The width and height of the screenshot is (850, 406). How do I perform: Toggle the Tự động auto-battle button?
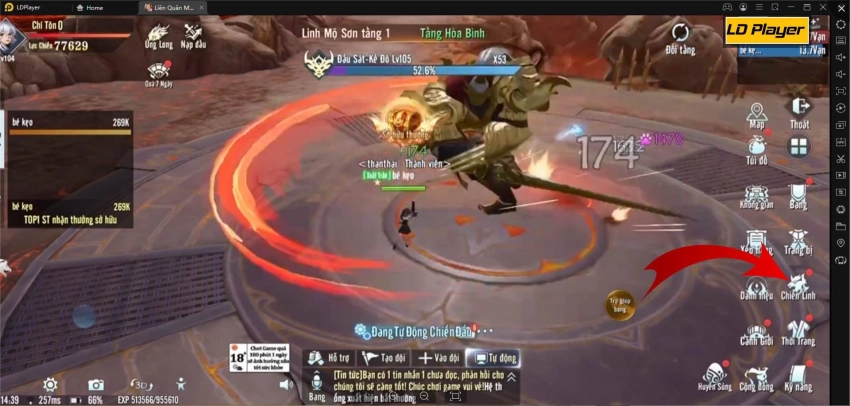(494, 357)
